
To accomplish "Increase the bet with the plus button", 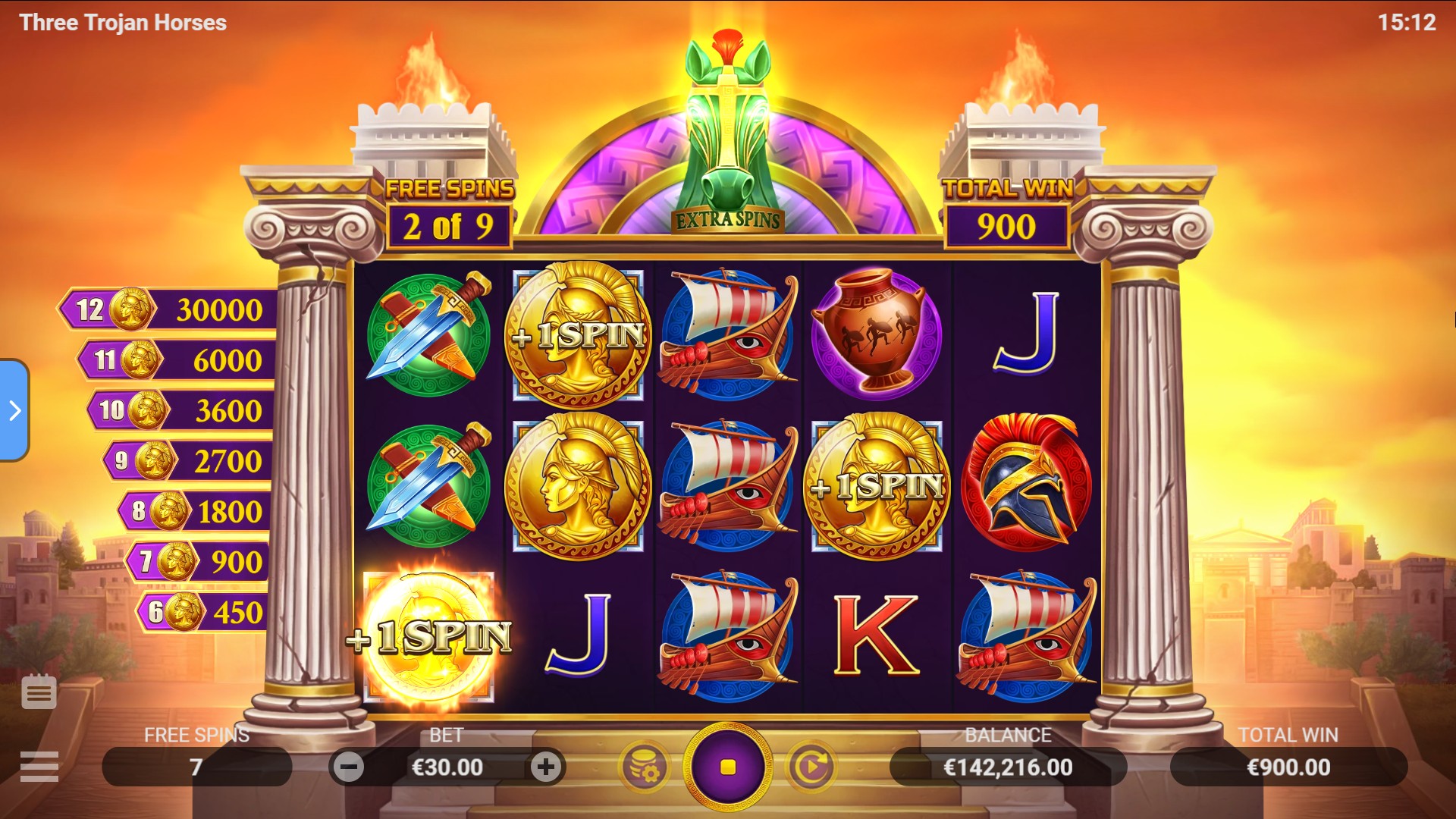I will click(546, 767).
